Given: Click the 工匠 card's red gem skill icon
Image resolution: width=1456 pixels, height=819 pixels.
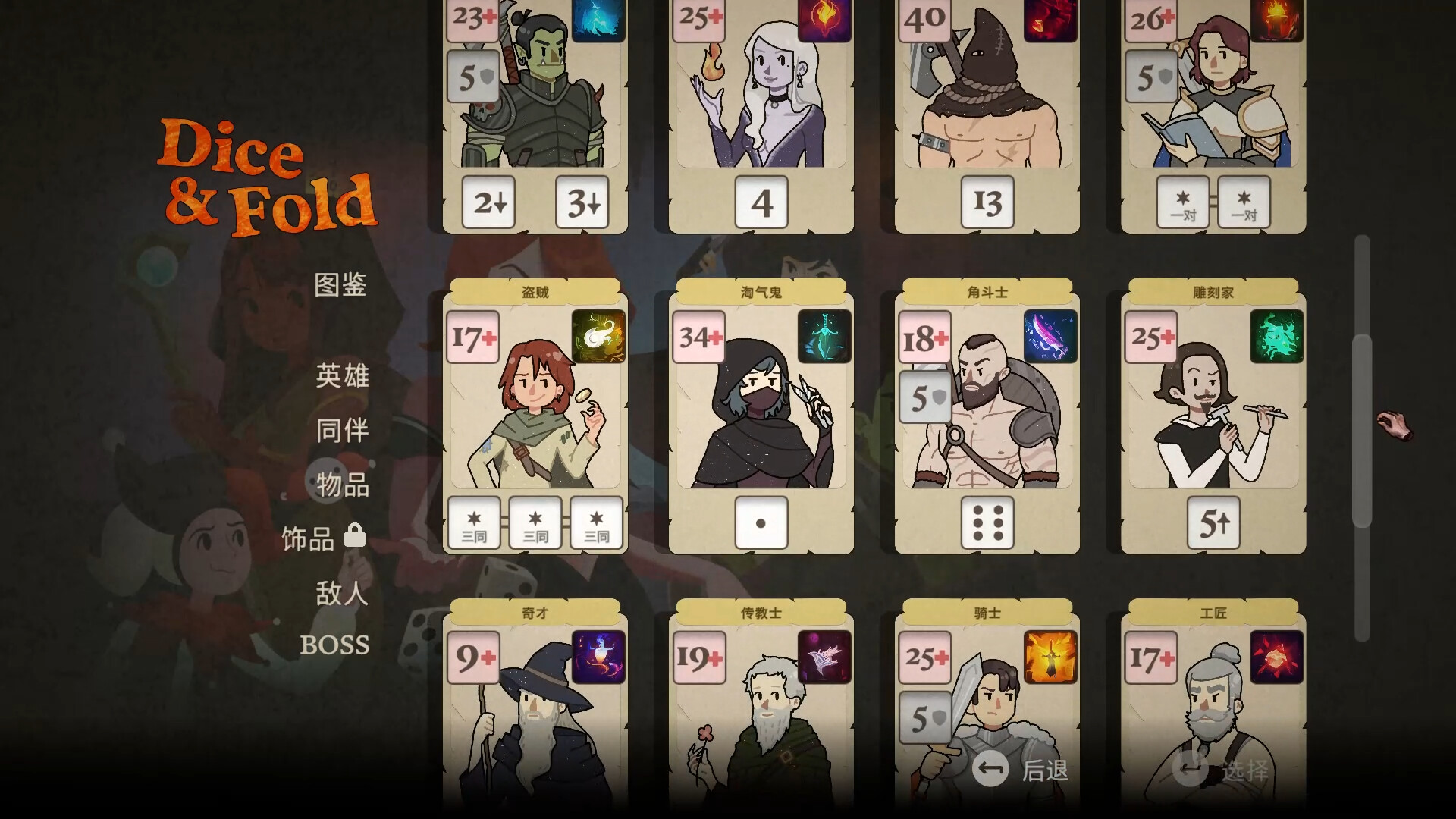Looking at the screenshot, I should pos(1276,657).
